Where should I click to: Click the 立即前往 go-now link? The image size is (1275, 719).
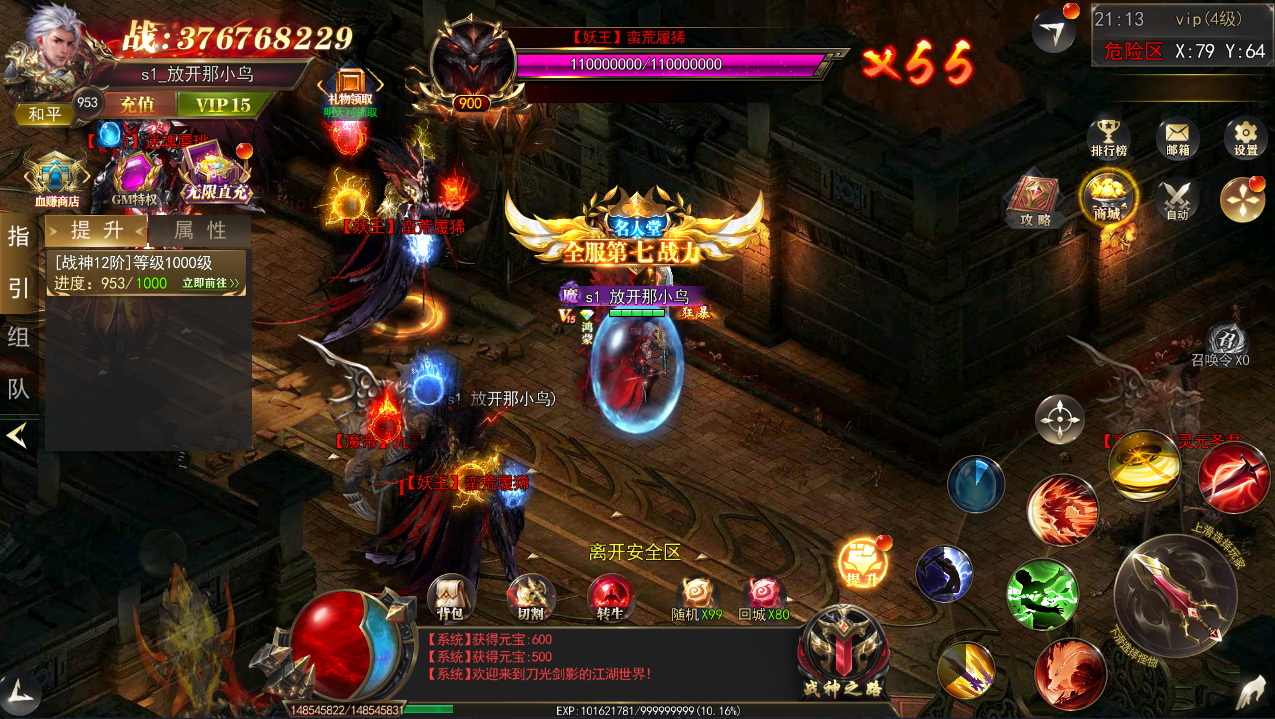[210, 283]
